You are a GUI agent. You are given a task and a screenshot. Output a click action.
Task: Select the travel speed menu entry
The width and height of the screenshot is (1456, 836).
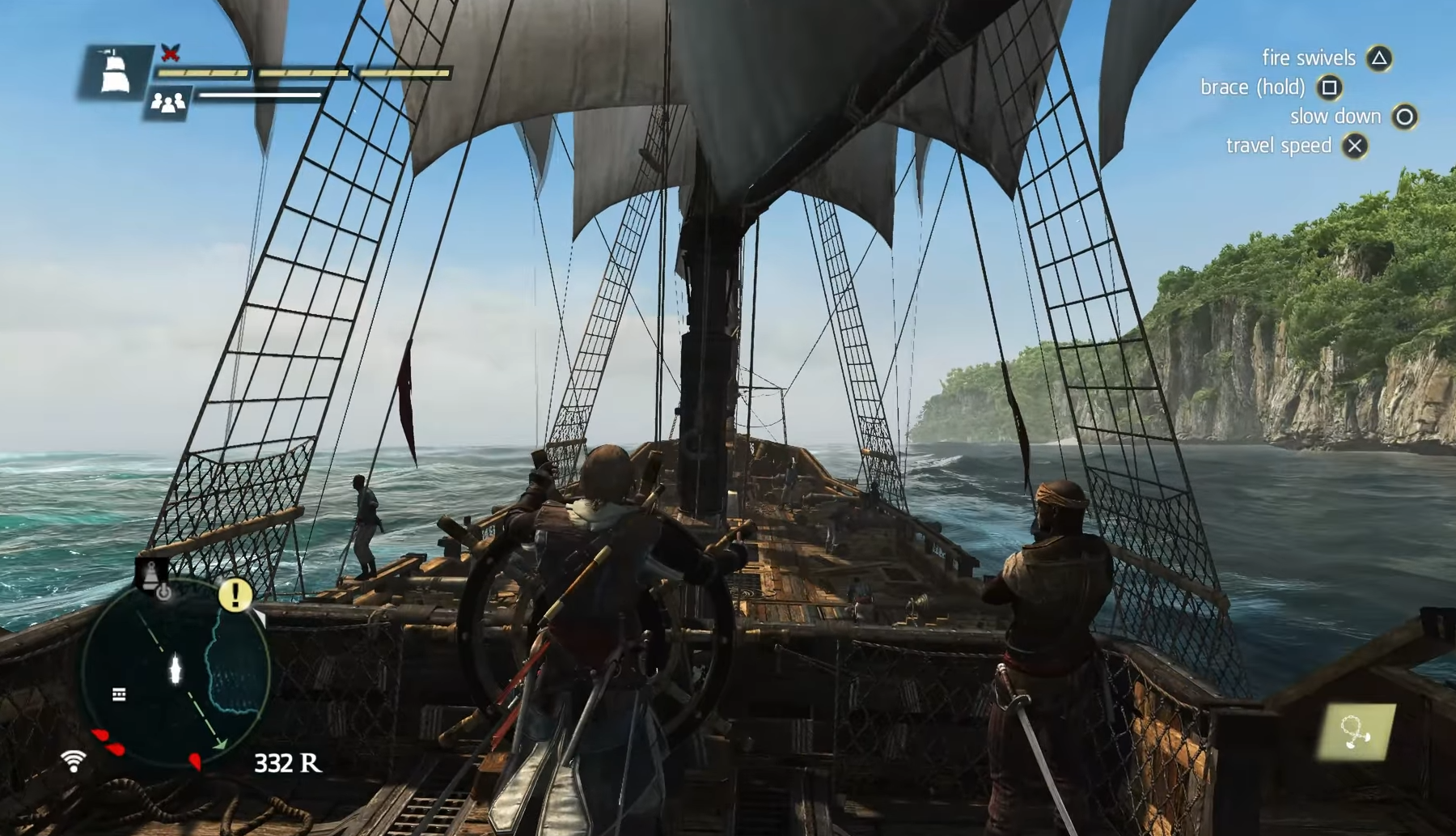coord(1280,146)
